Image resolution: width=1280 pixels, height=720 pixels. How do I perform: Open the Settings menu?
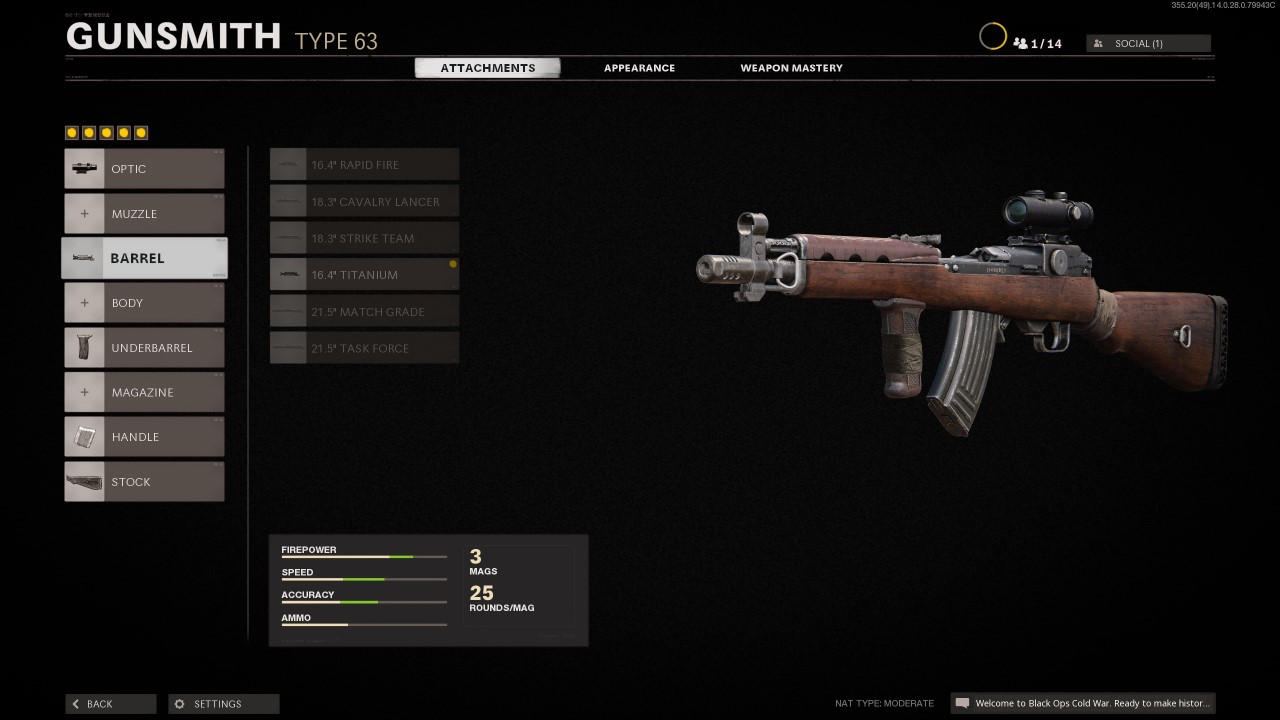pos(222,703)
